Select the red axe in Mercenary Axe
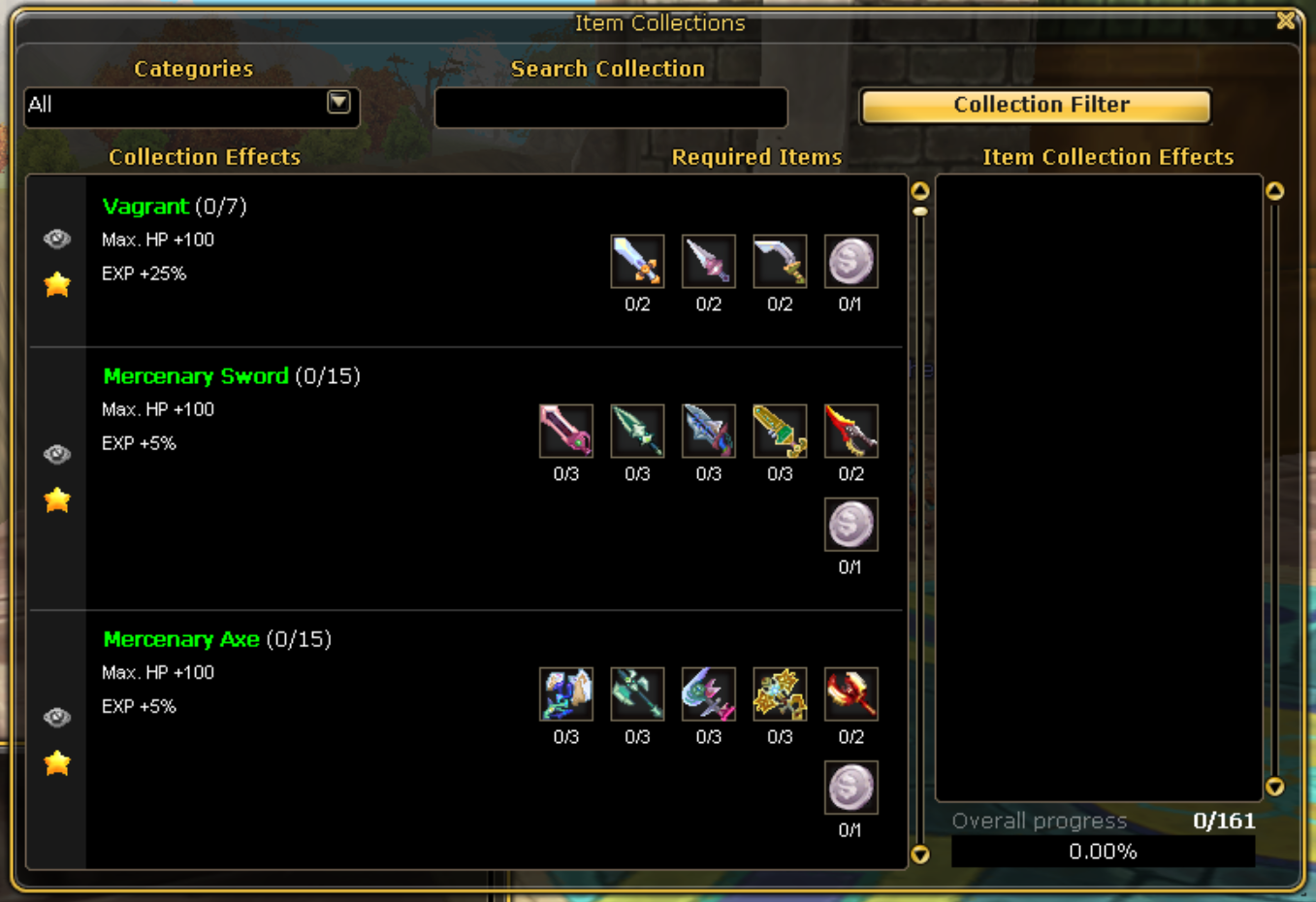Screen dimensions: 1316x902 [x=851, y=693]
